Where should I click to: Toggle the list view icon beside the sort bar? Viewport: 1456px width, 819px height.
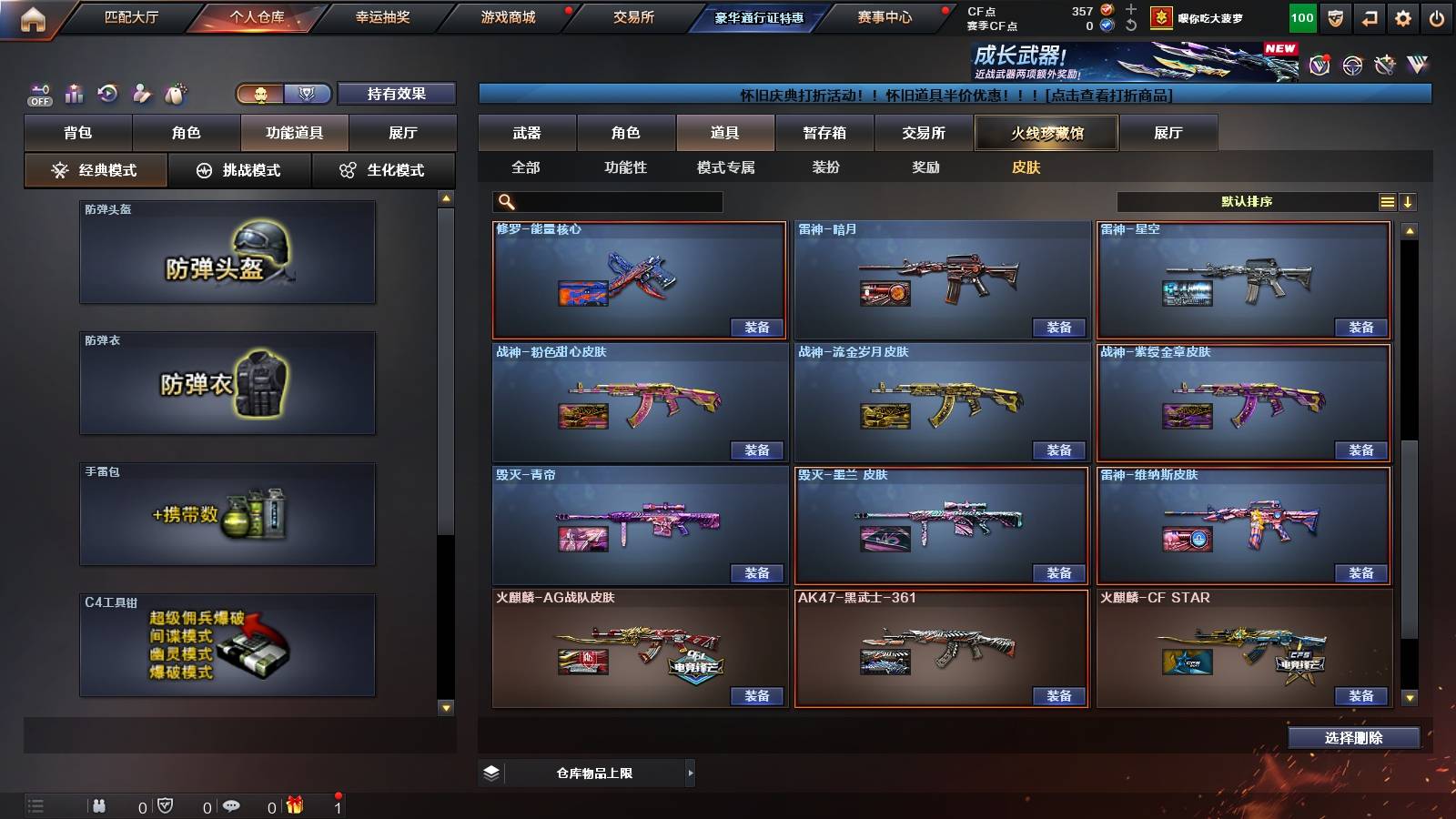pyautogui.click(x=1387, y=201)
